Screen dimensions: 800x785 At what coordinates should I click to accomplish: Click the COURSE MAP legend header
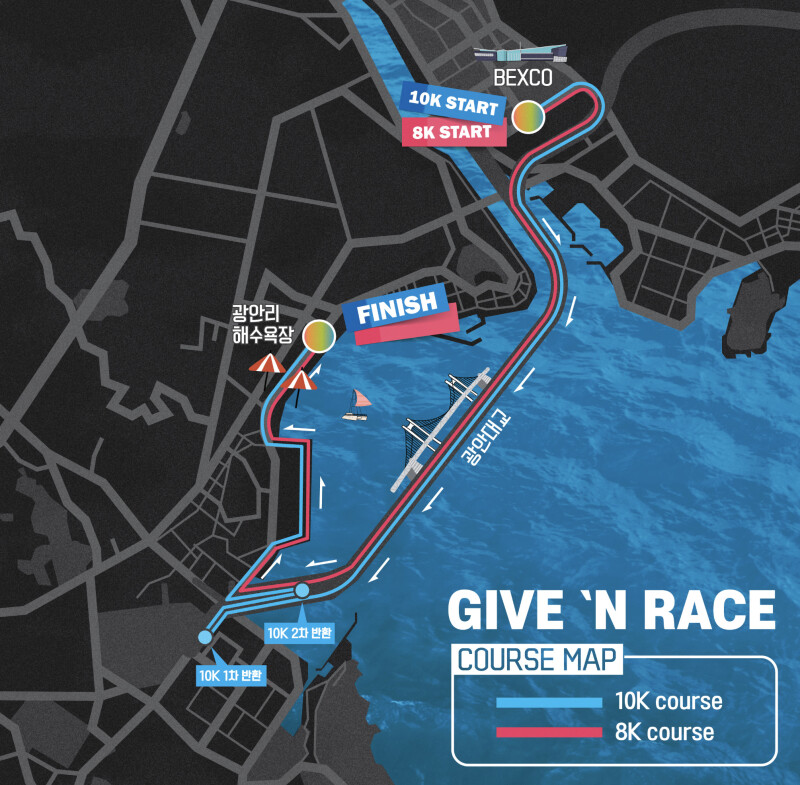click(537, 660)
